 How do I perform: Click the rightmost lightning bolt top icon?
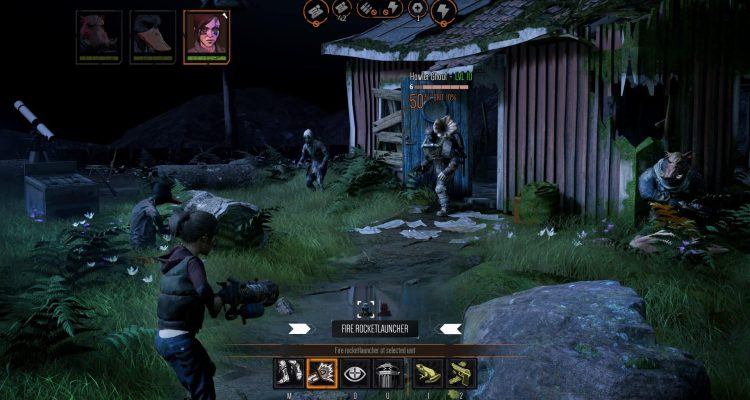point(442,10)
